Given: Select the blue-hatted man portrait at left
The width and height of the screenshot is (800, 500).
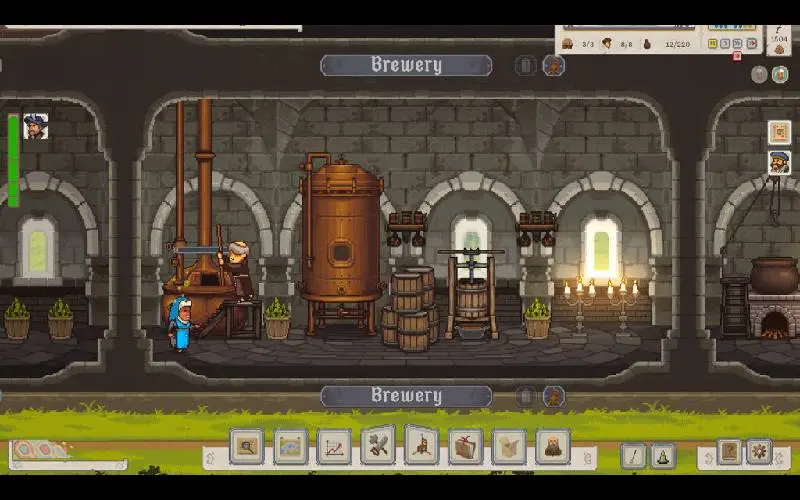Looking at the screenshot, I should click(36, 126).
